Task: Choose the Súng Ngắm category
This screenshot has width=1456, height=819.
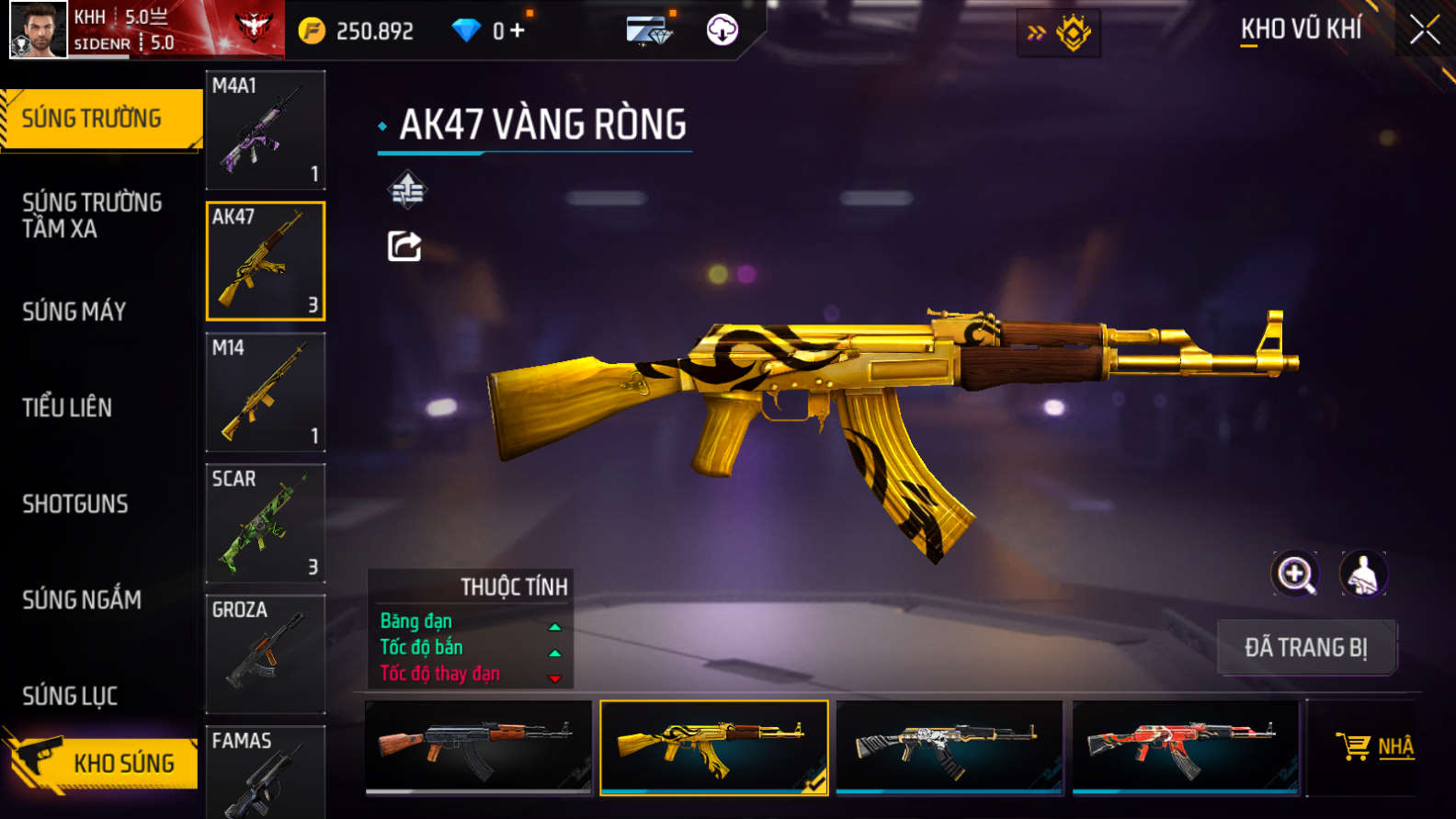Action: (x=82, y=600)
